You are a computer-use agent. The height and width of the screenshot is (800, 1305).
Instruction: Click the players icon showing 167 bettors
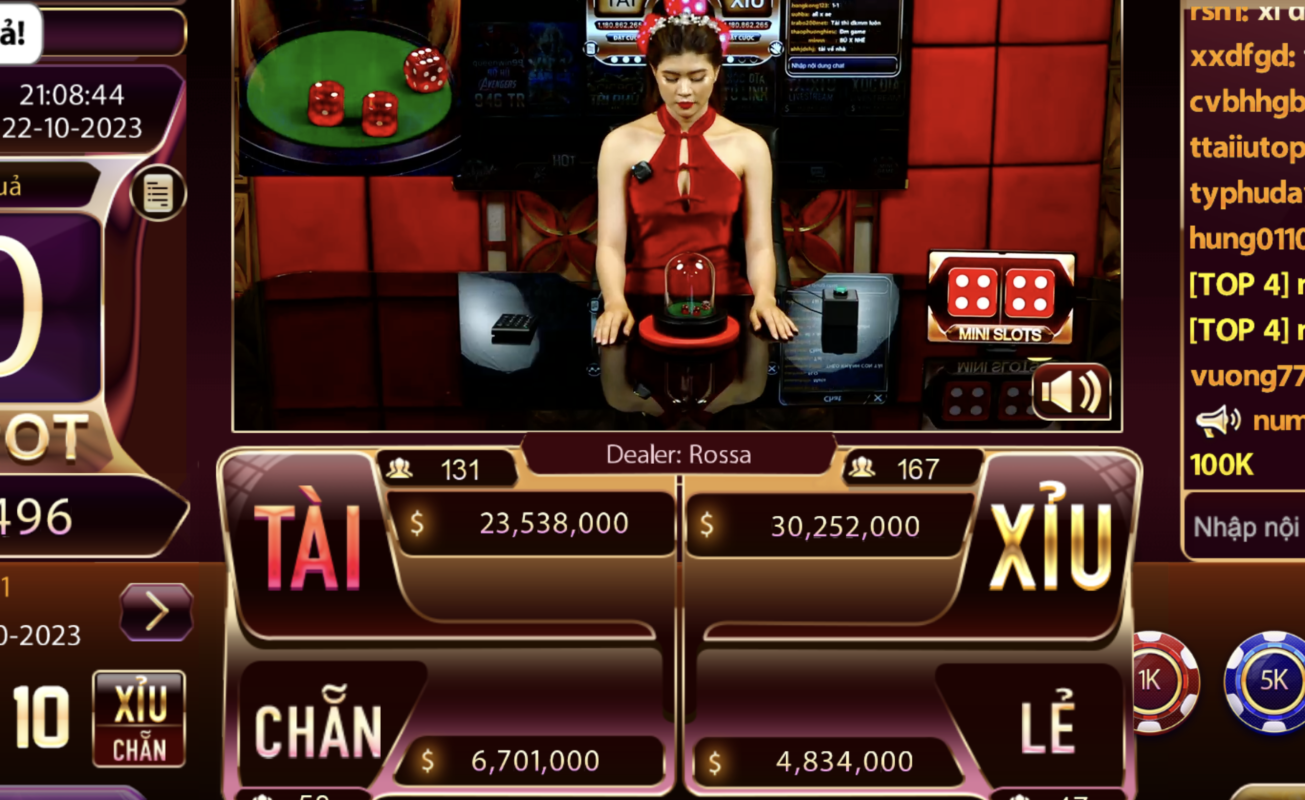[861, 469]
